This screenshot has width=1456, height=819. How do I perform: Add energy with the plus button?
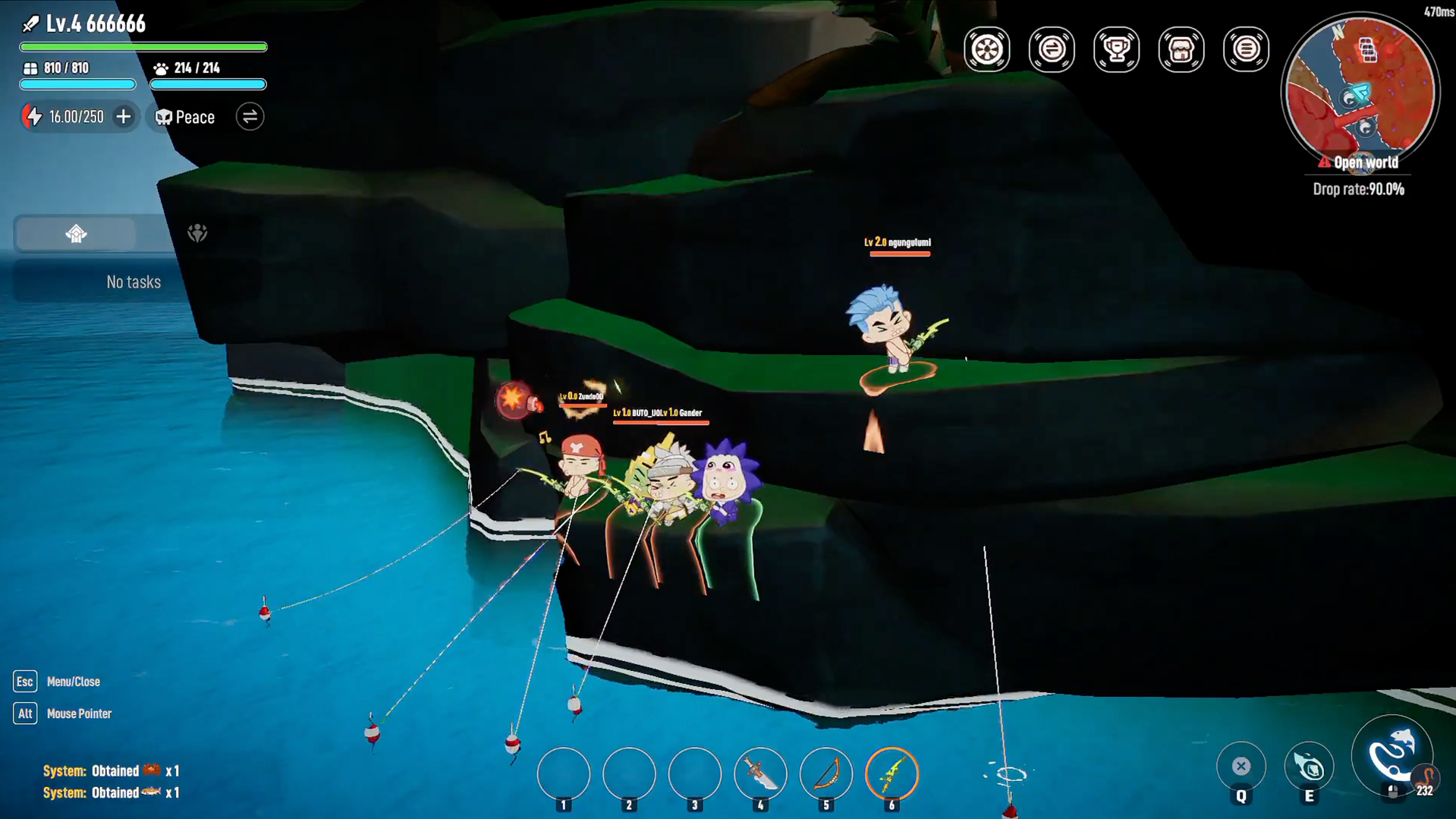[123, 117]
